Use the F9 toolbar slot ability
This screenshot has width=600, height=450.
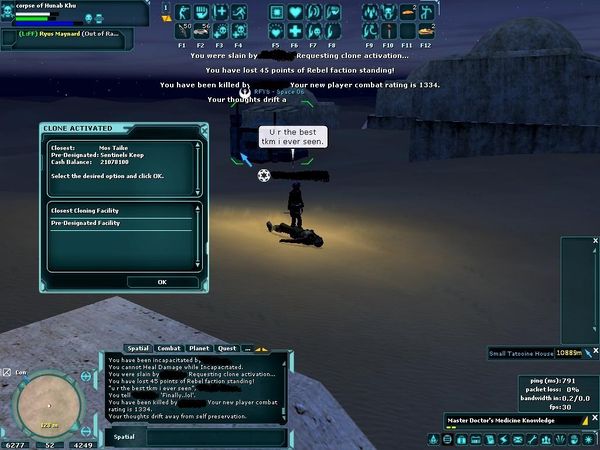[369, 31]
